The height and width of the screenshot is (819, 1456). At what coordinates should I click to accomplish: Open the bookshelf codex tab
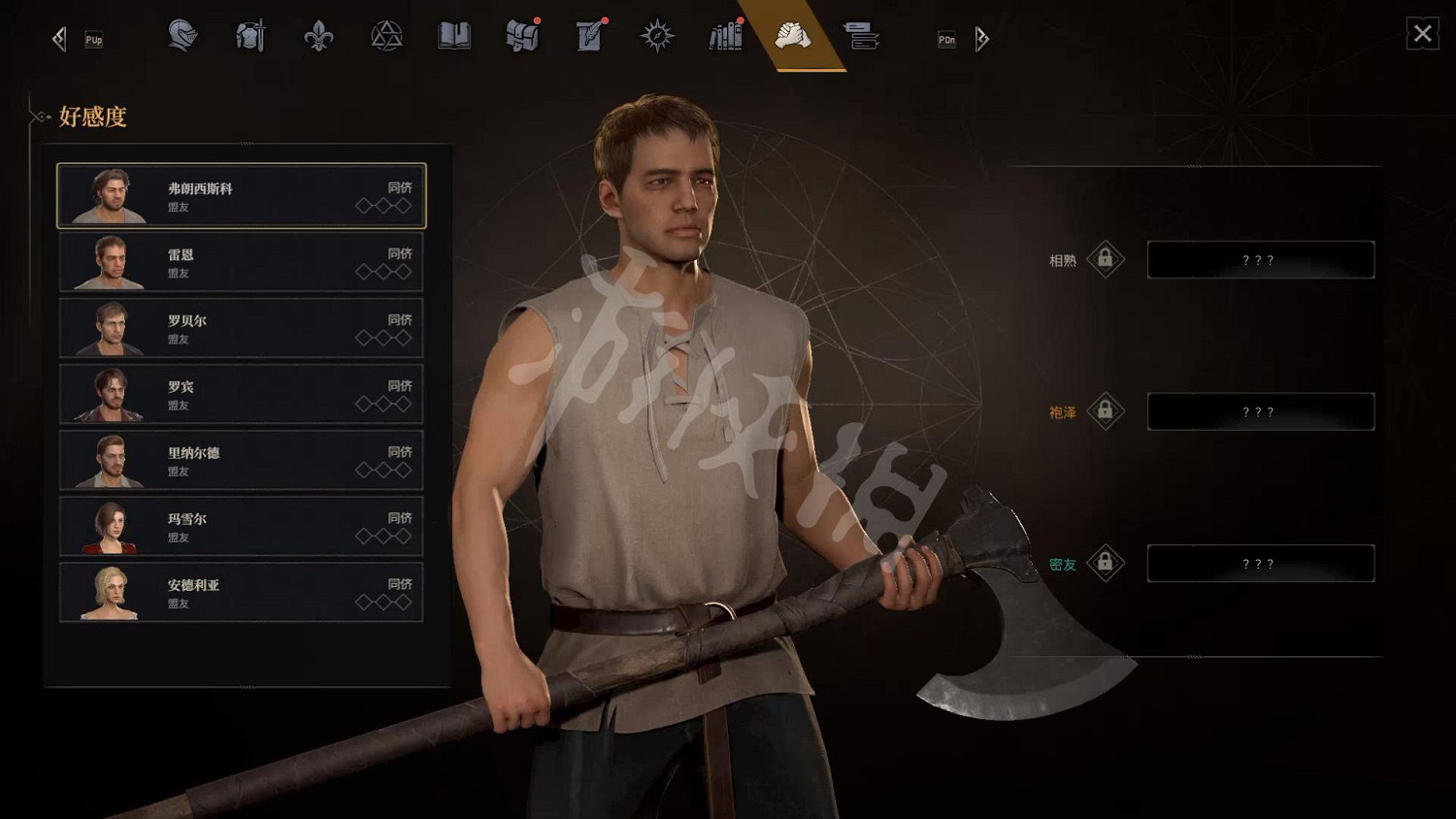[x=725, y=37]
